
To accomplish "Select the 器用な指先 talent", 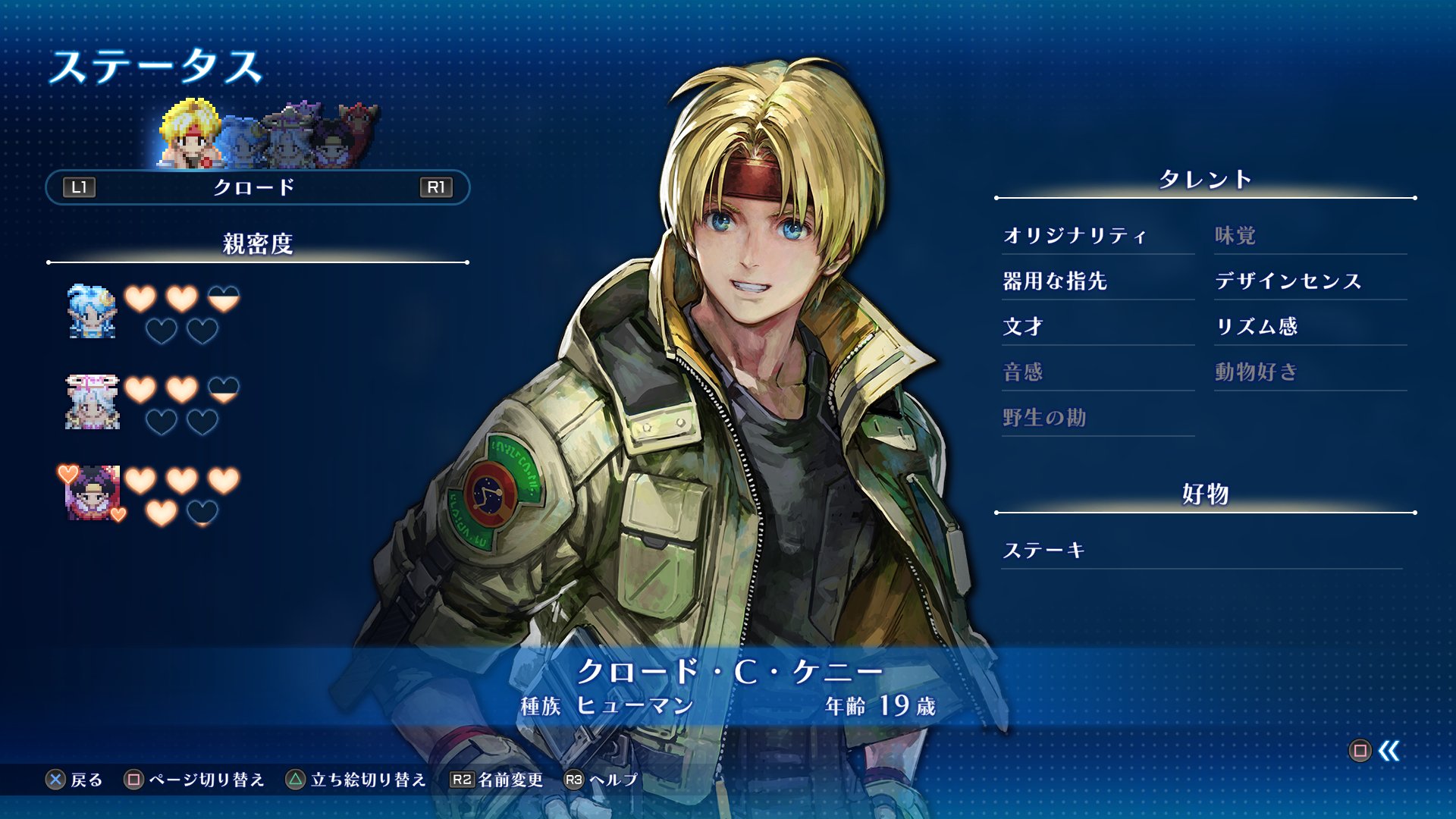I will [1055, 281].
